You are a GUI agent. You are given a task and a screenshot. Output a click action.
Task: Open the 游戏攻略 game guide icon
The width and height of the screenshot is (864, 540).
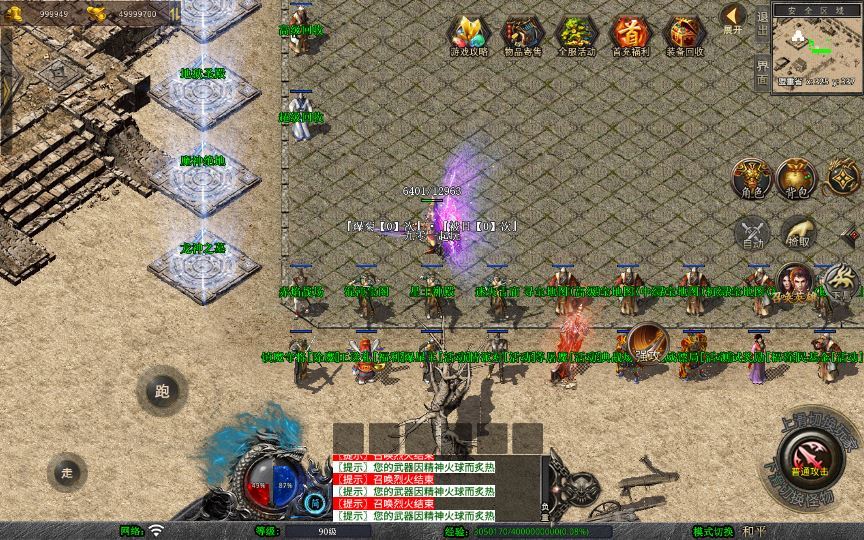pos(467,37)
